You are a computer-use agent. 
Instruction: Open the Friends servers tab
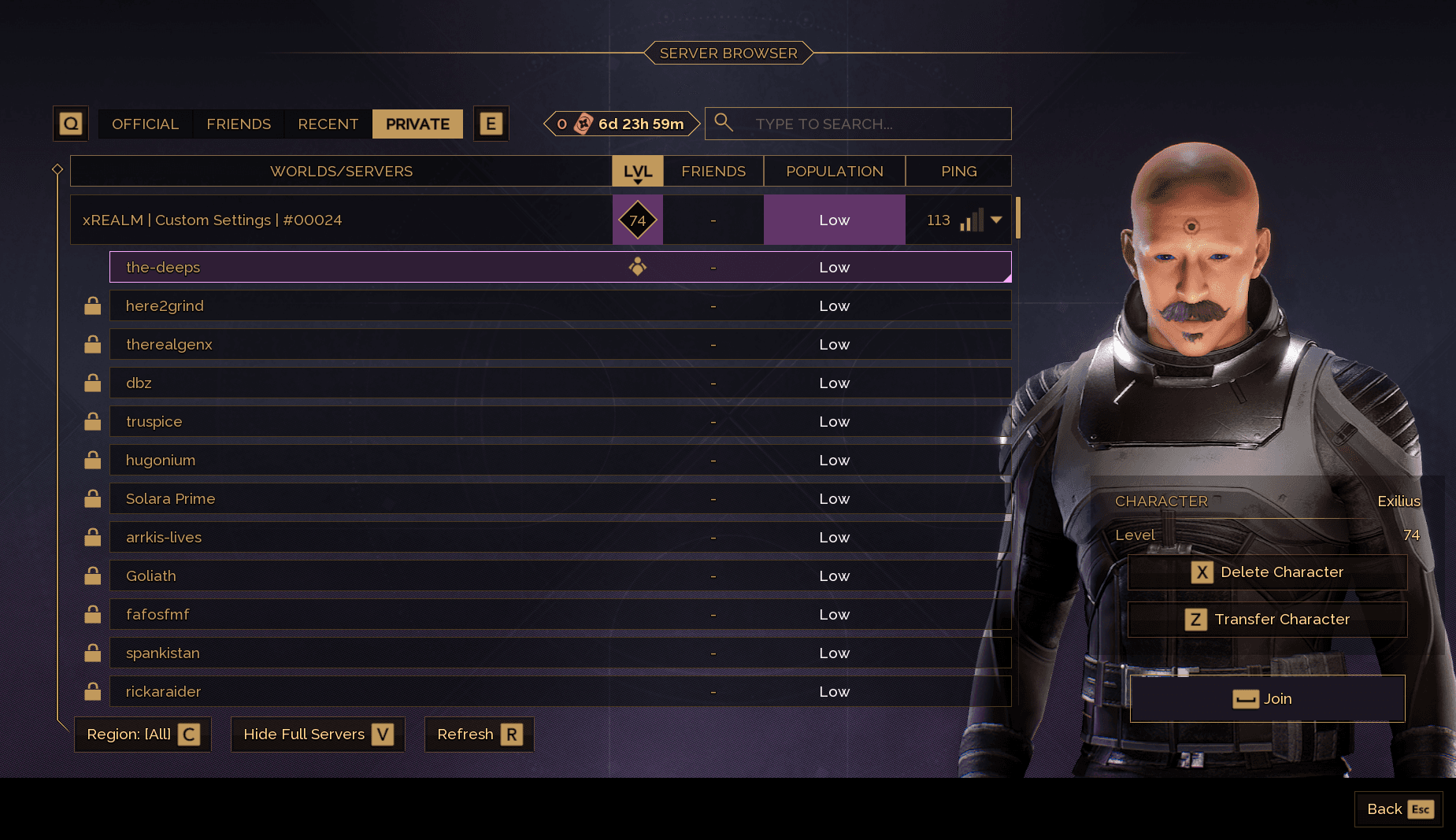tap(239, 124)
